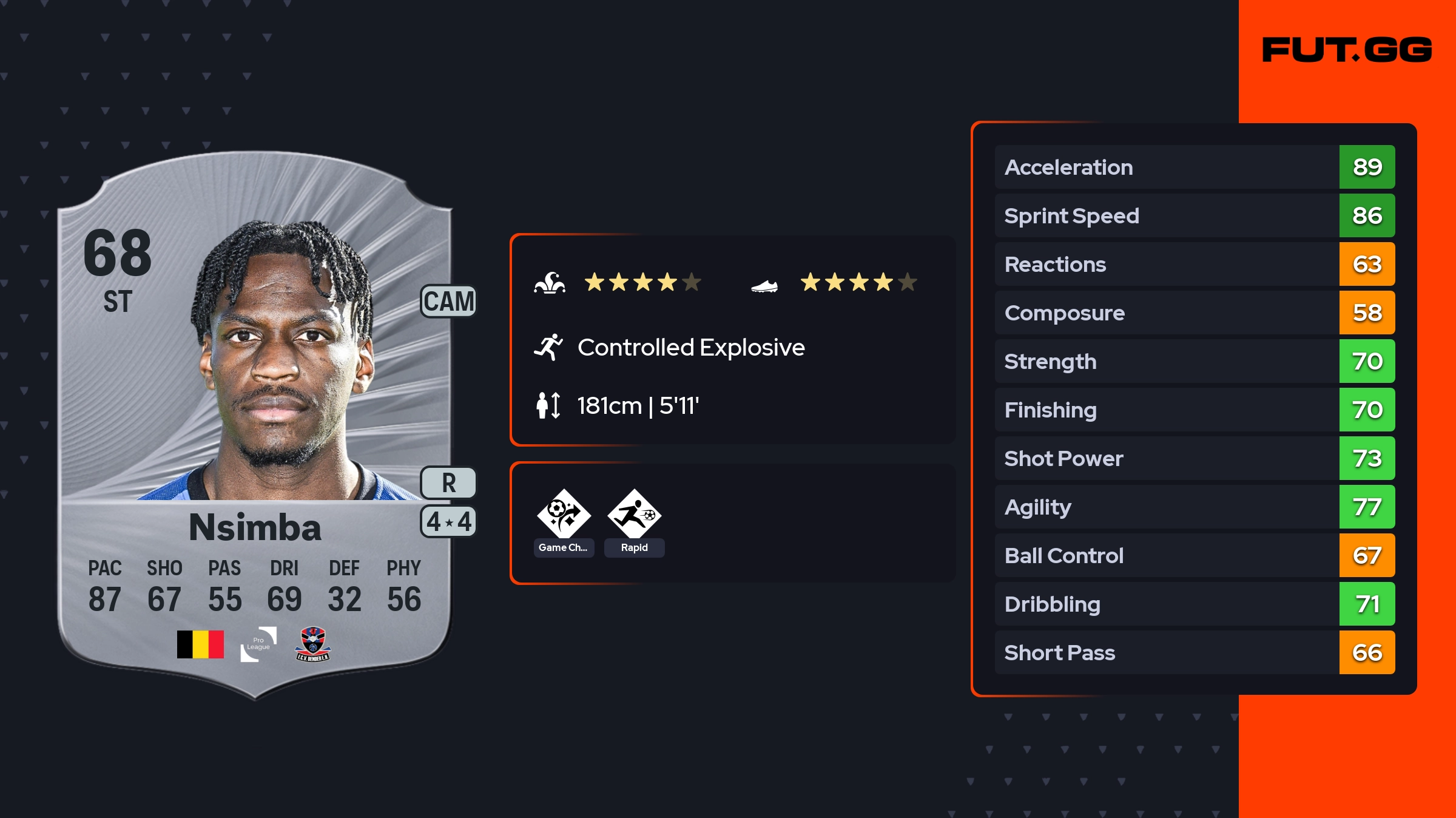
Task: Click the Game Changer playstyle icon
Action: [x=564, y=514]
